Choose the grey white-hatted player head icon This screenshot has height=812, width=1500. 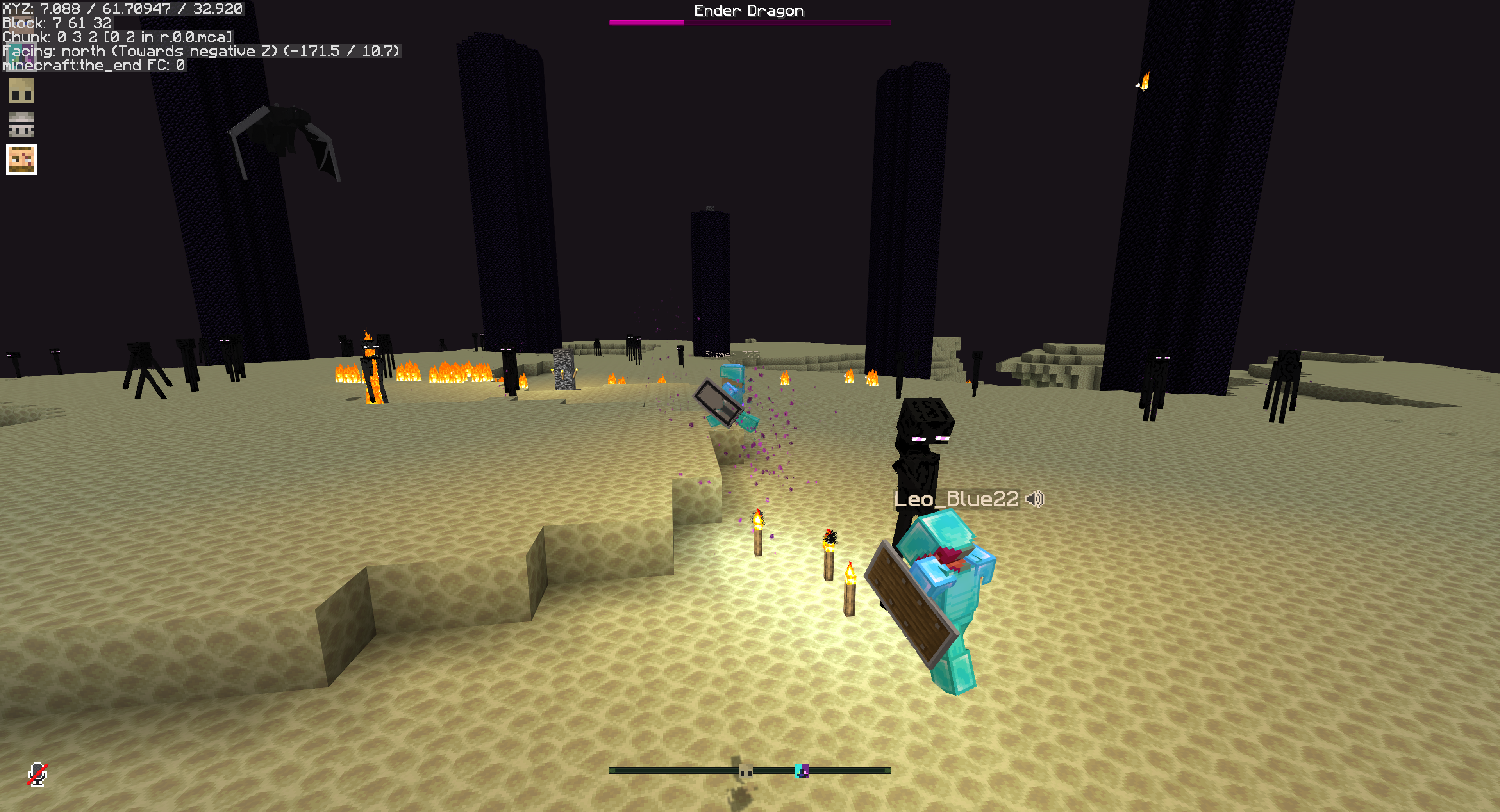pos(21,125)
